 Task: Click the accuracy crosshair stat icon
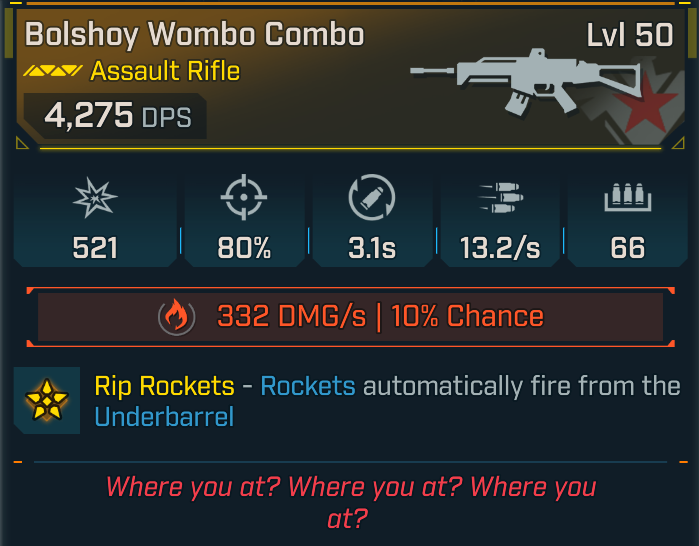pos(244,201)
